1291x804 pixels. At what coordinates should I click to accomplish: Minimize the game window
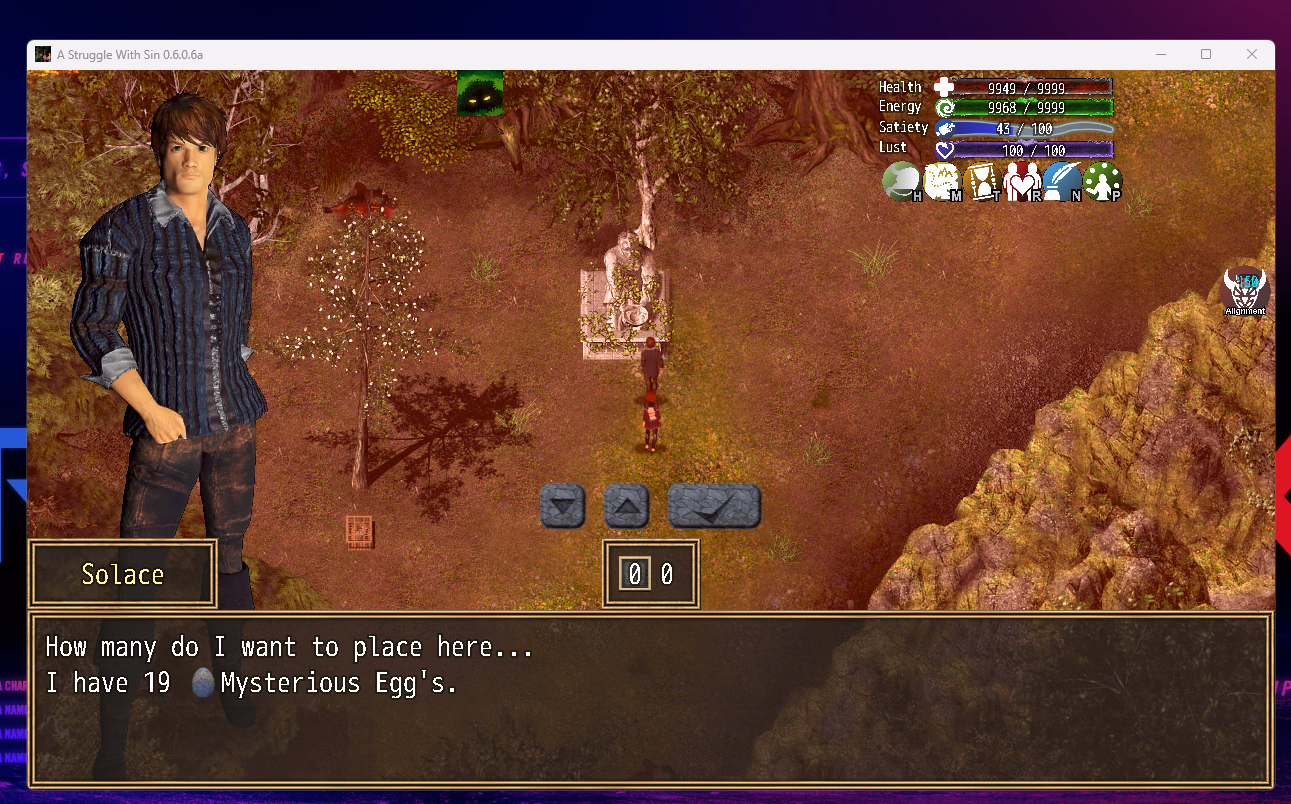pyautogui.click(x=1161, y=54)
